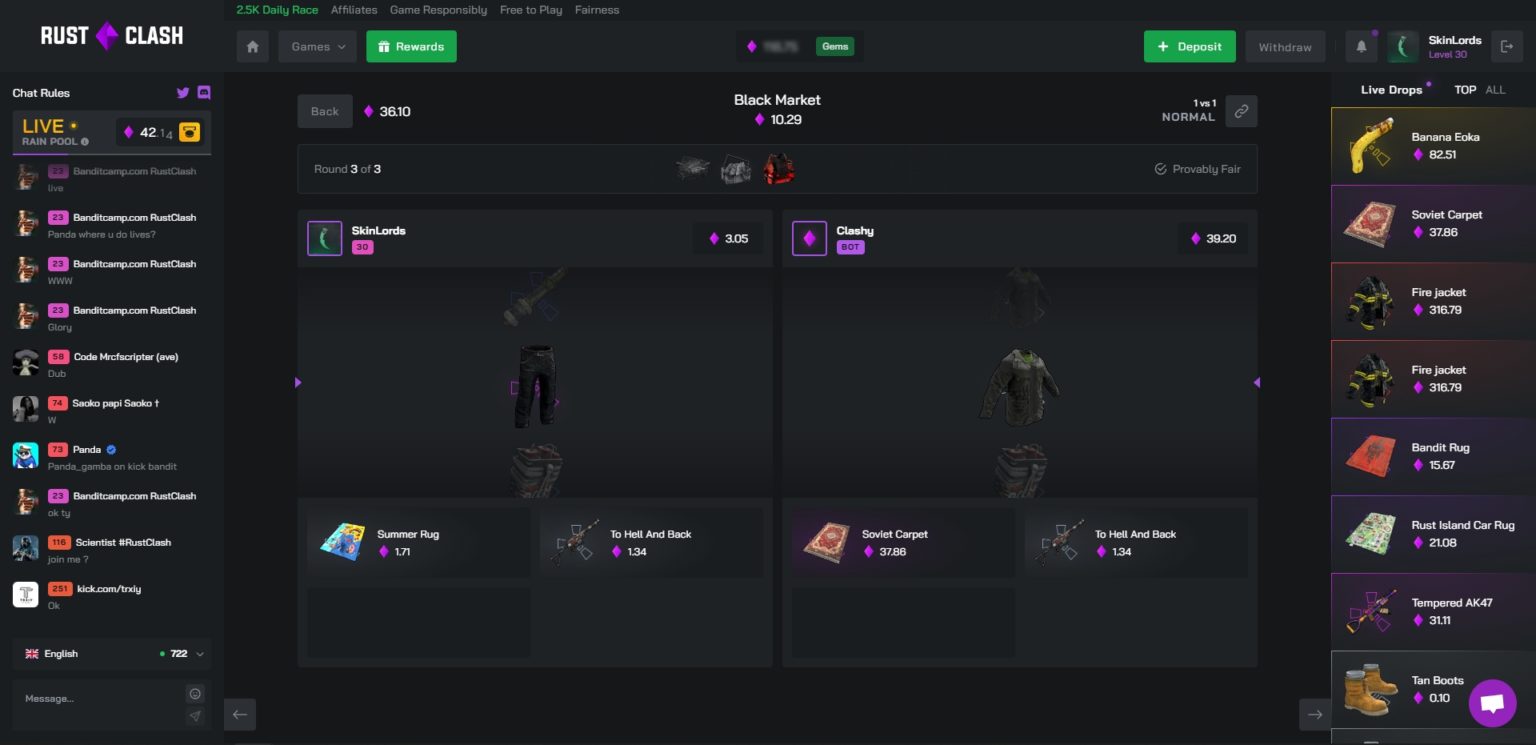
Task: Open the notifications bell
Action: [1361, 47]
